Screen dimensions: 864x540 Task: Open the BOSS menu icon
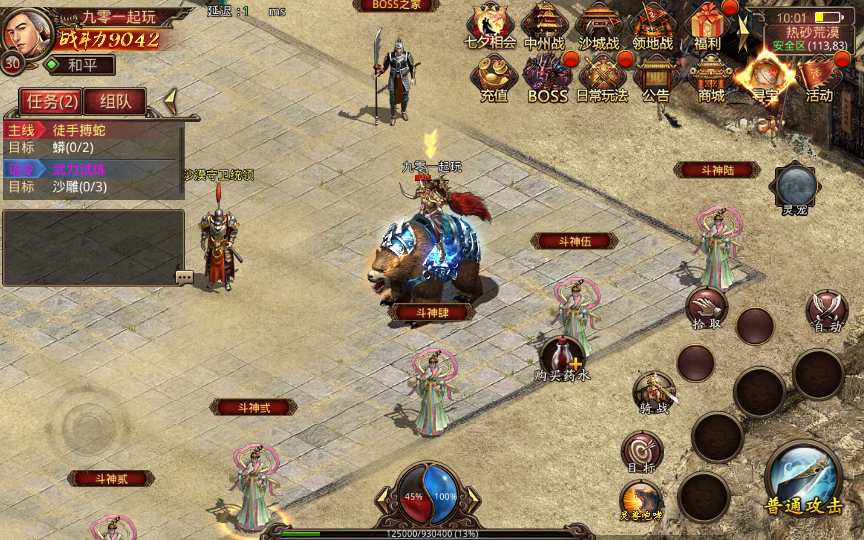tap(547, 76)
